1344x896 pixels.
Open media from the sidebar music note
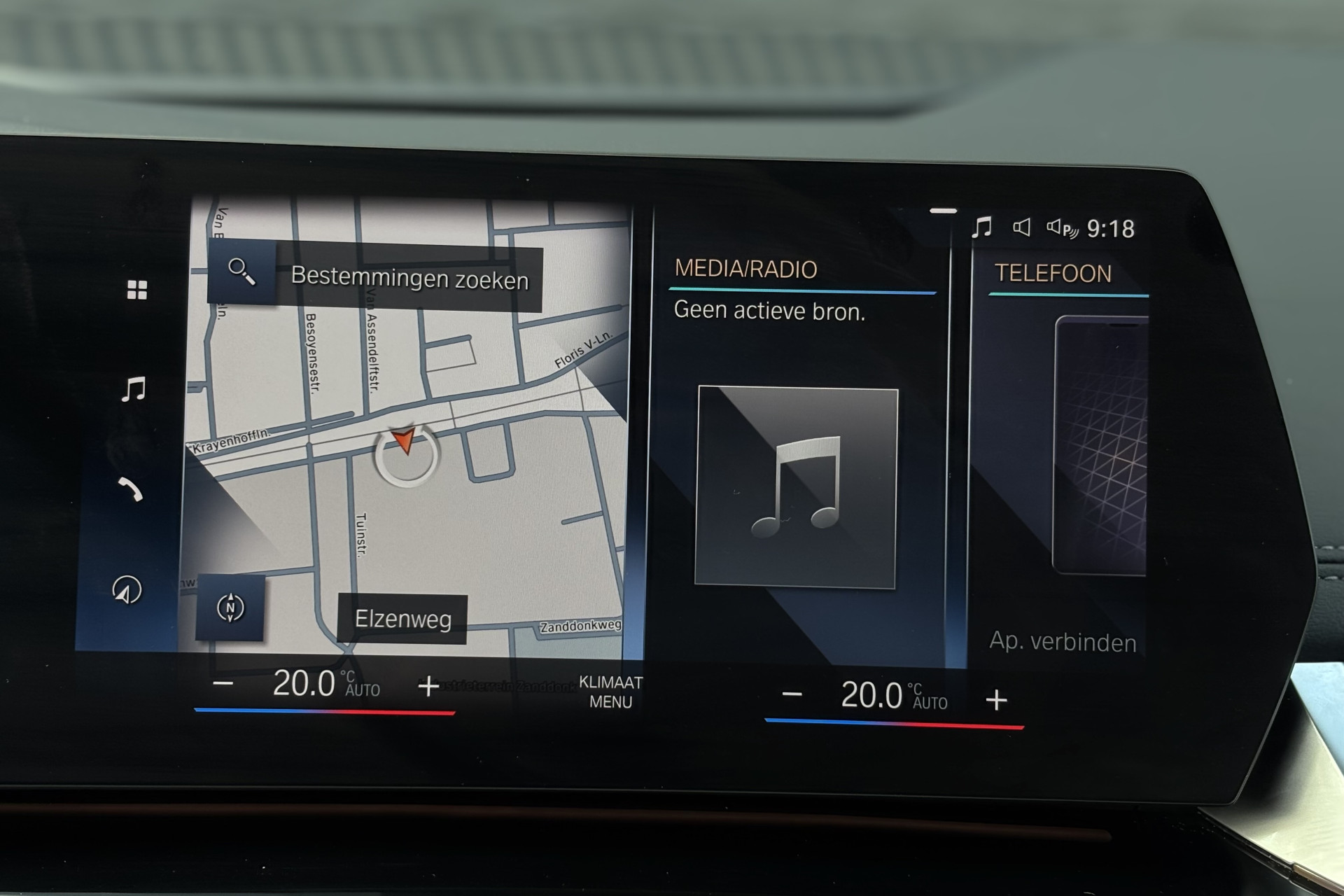point(133,389)
